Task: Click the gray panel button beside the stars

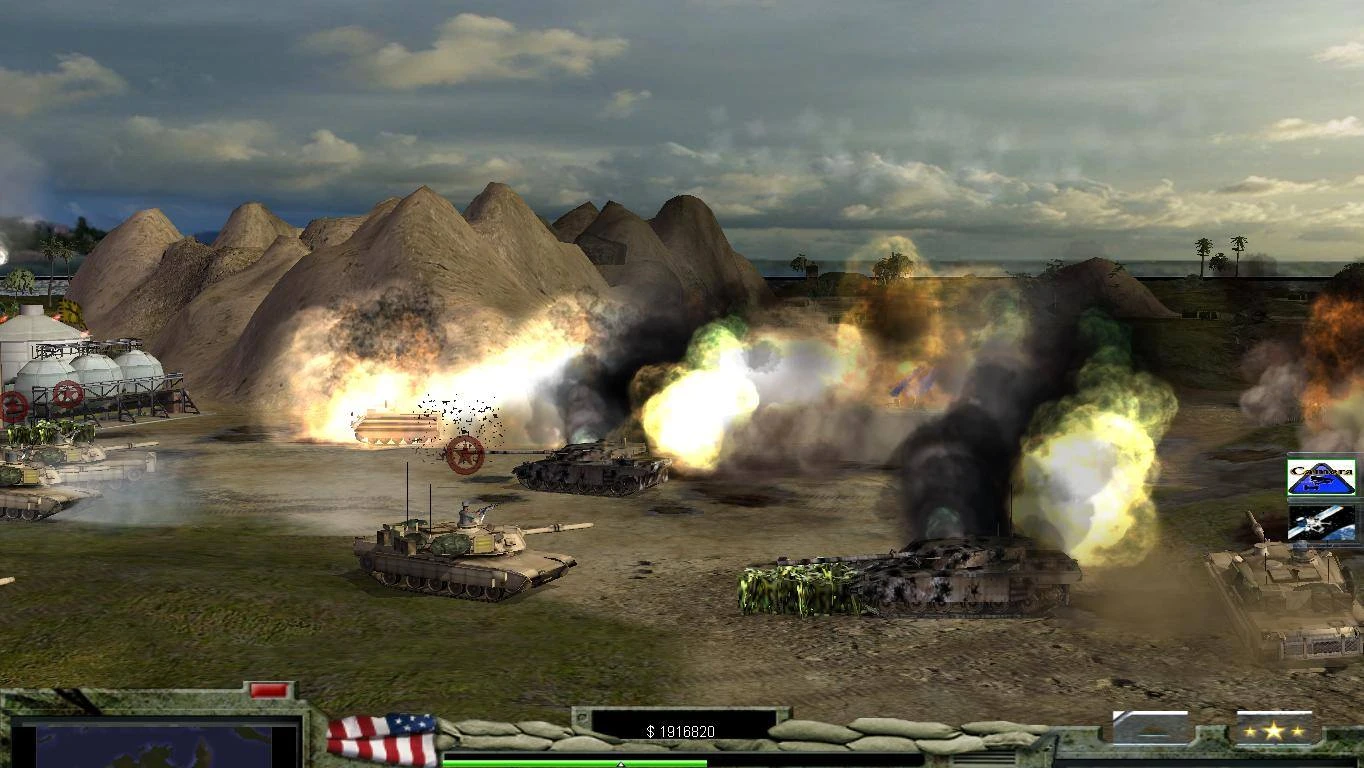Action: (x=1151, y=728)
